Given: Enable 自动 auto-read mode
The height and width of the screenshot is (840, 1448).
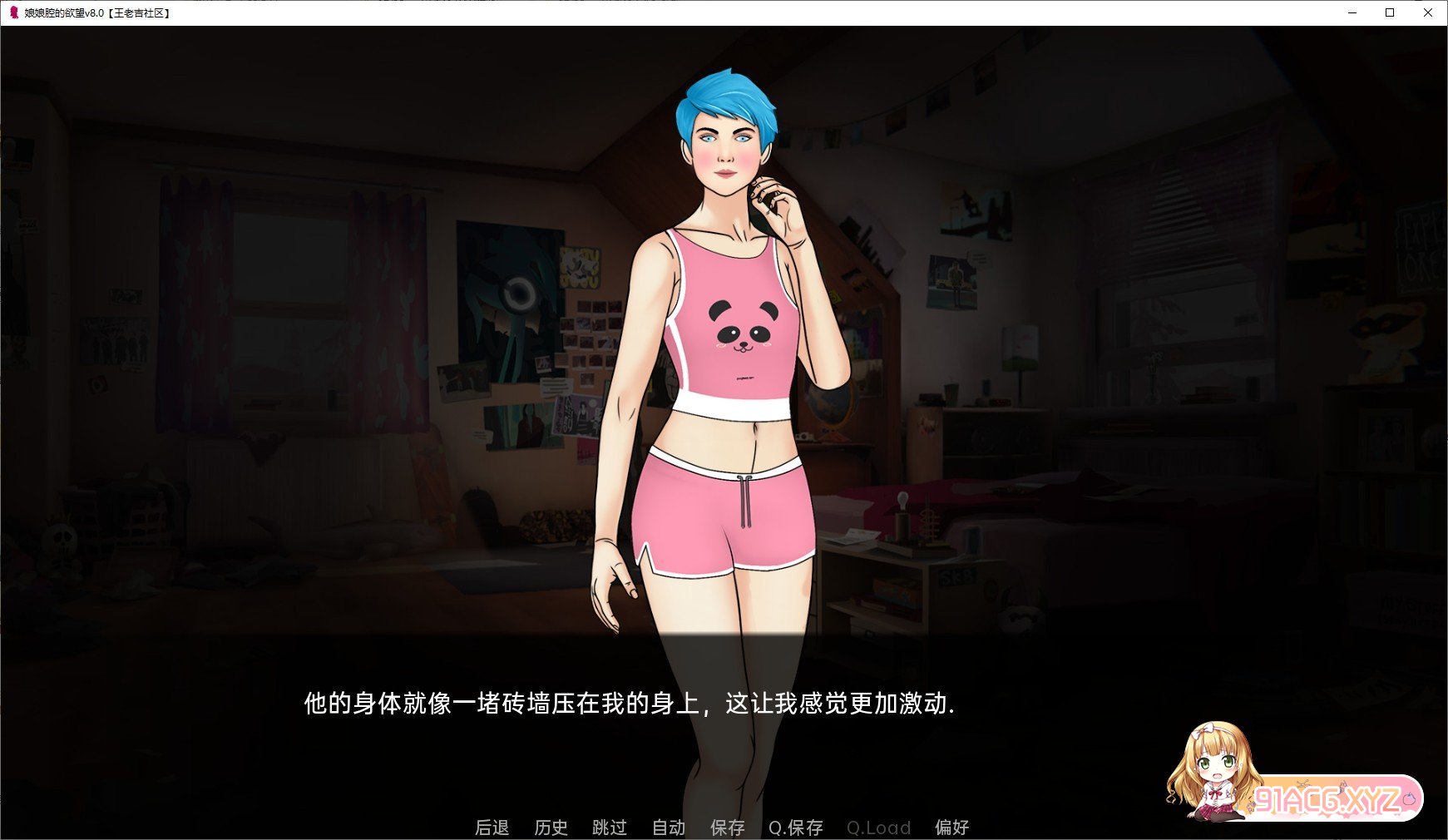Looking at the screenshot, I should 668,828.
